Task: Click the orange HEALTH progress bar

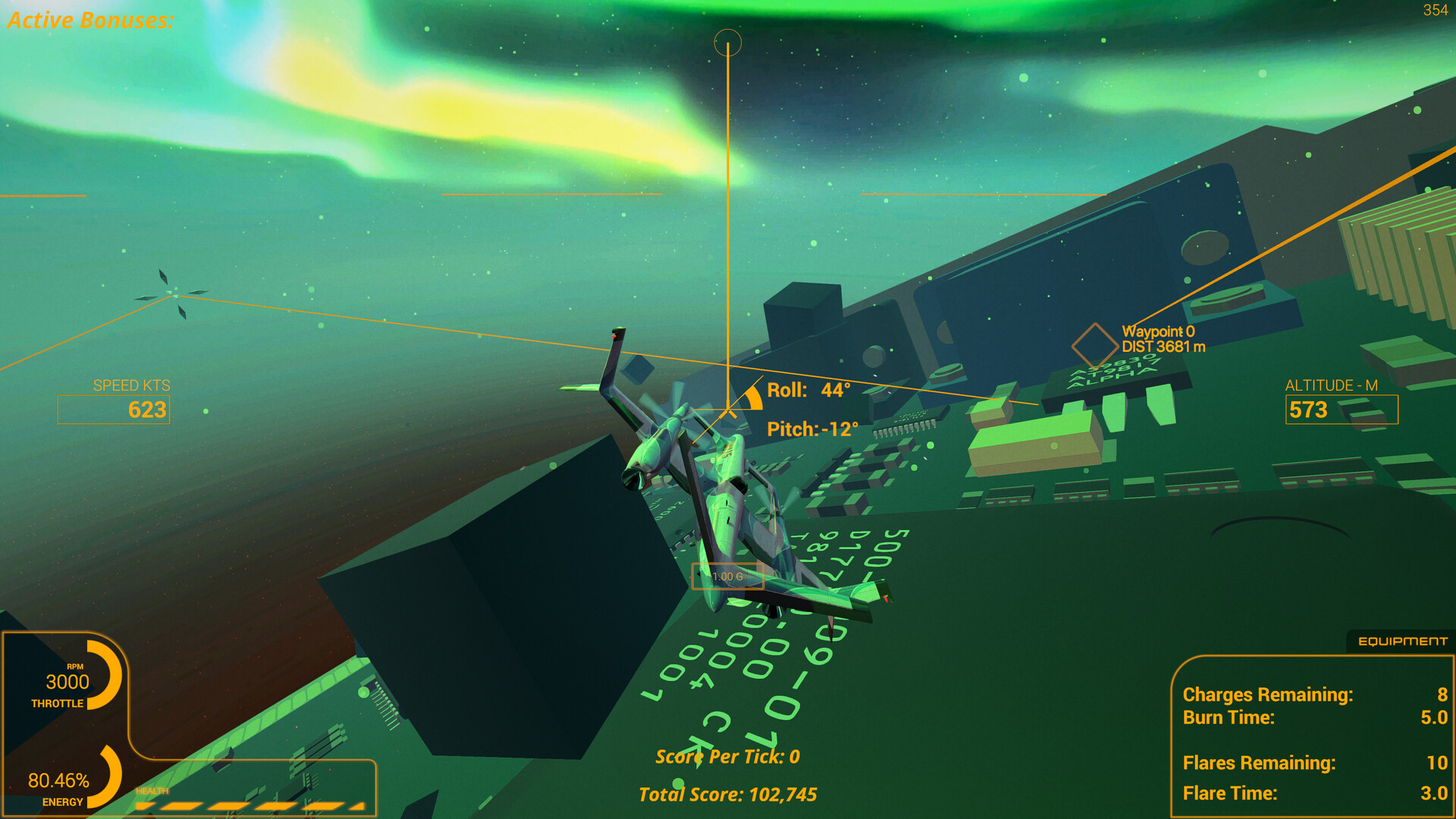Action: point(250,804)
